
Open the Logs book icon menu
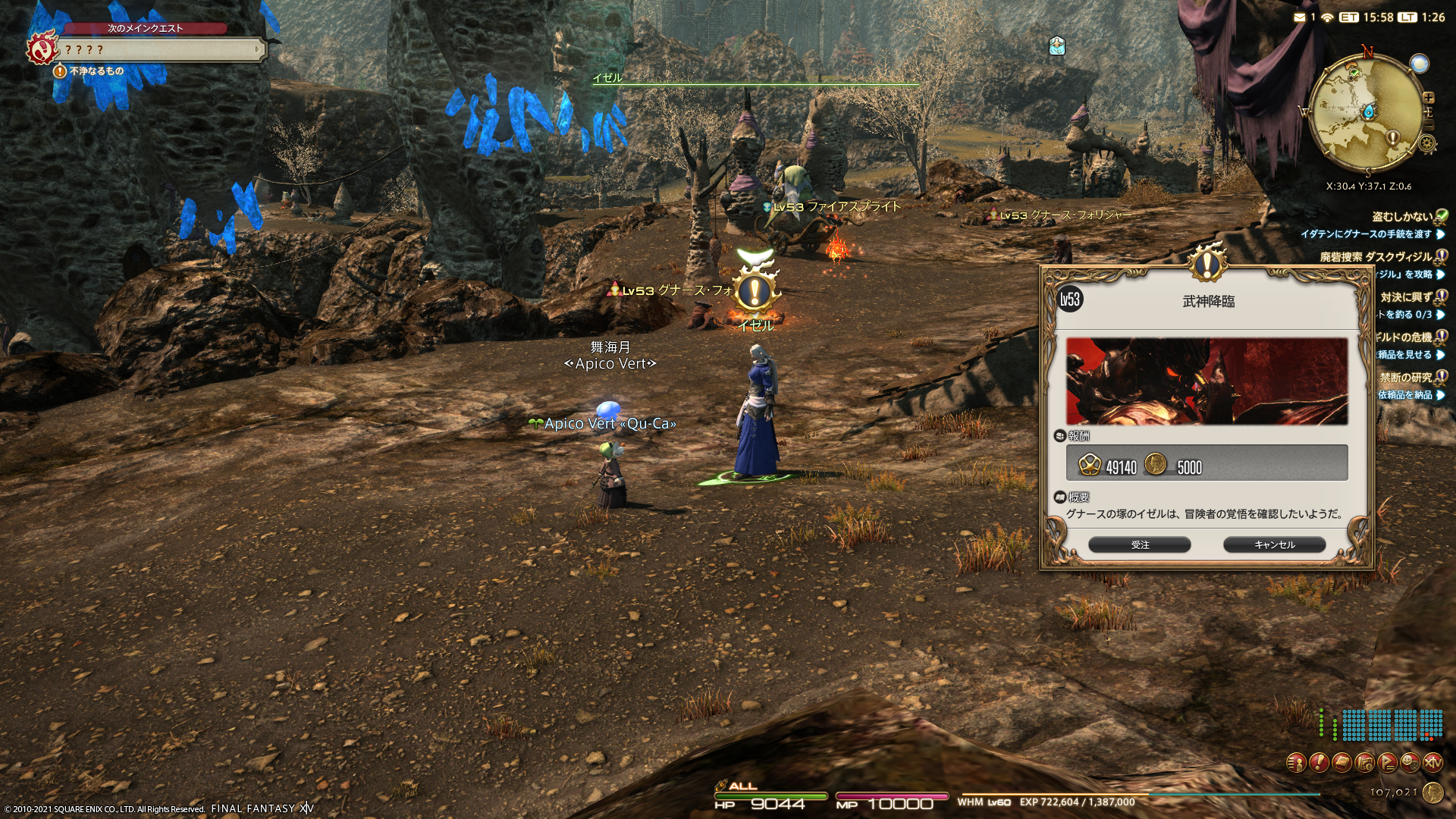click(1341, 762)
